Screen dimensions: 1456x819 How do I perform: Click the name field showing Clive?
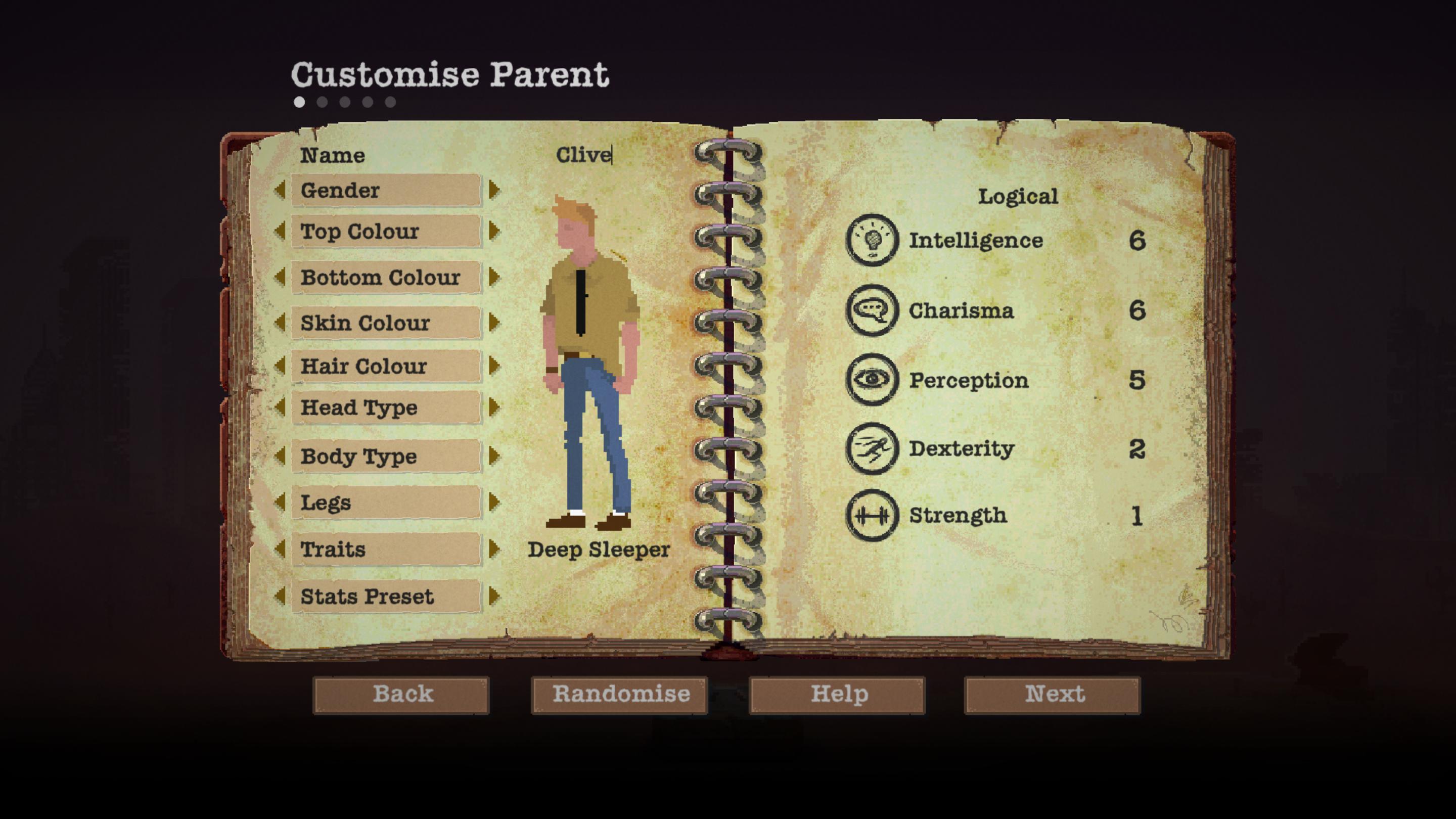coord(585,155)
